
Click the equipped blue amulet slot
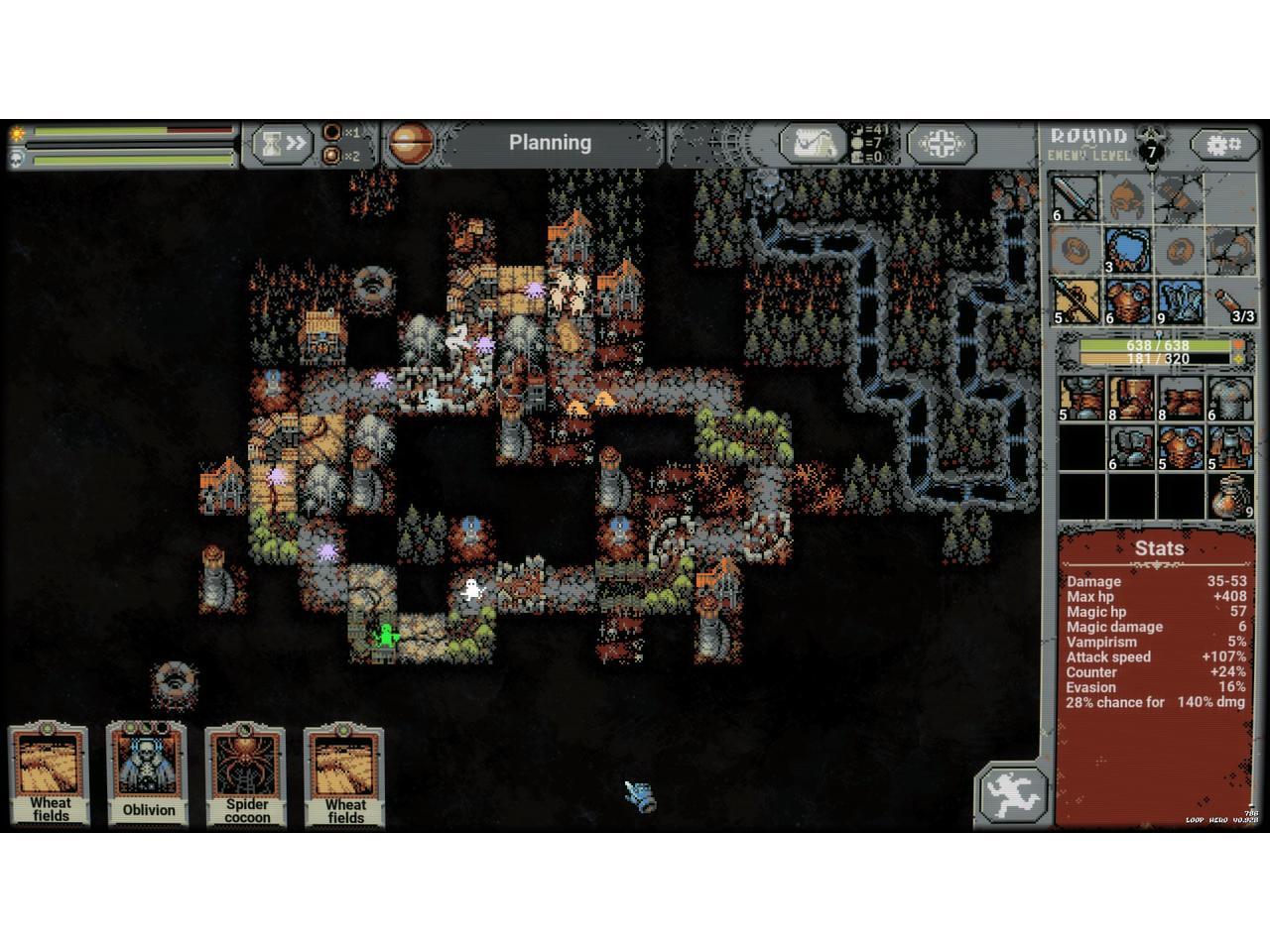click(x=1127, y=250)
